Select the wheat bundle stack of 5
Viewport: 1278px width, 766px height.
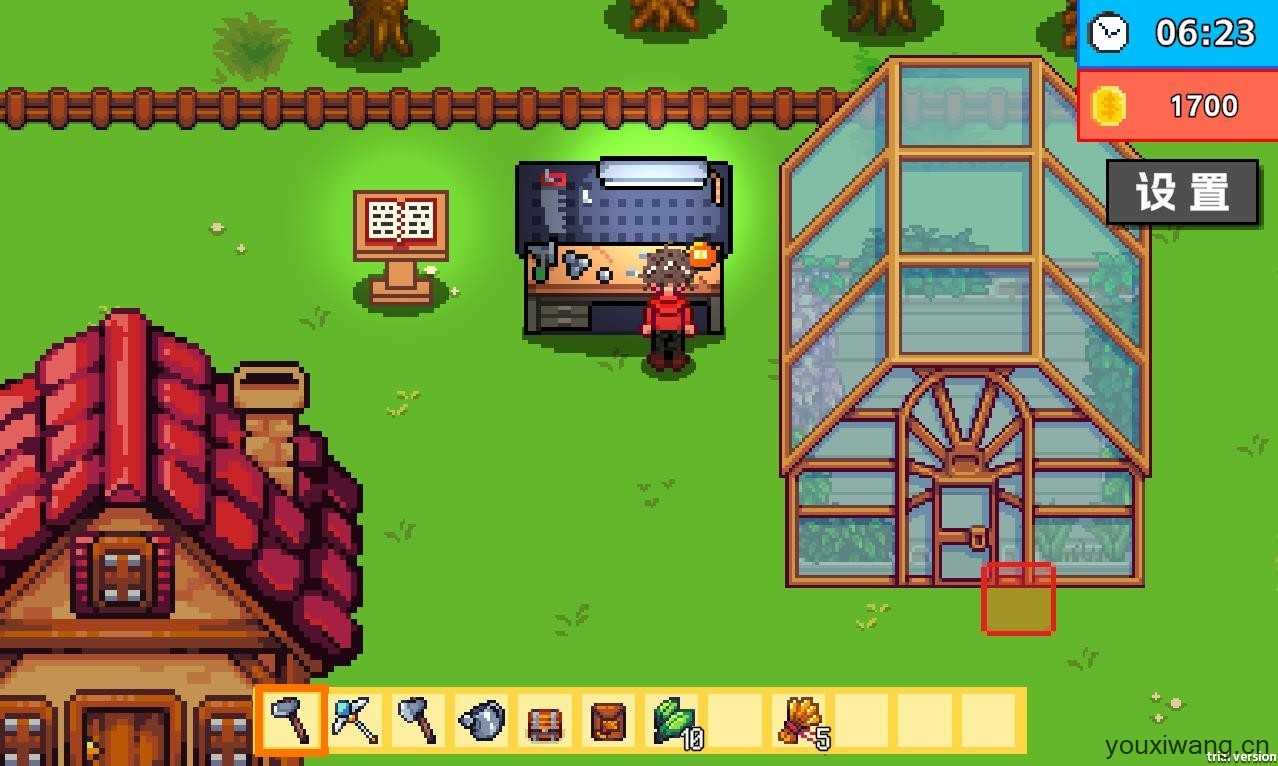[801, 720]
